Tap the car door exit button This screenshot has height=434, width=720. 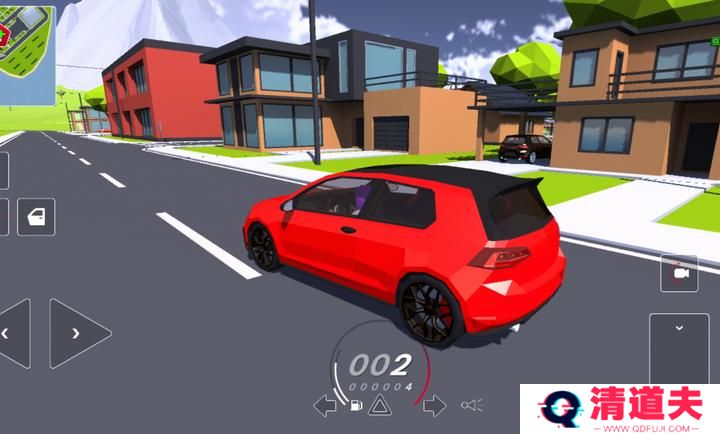pos(36,216)
